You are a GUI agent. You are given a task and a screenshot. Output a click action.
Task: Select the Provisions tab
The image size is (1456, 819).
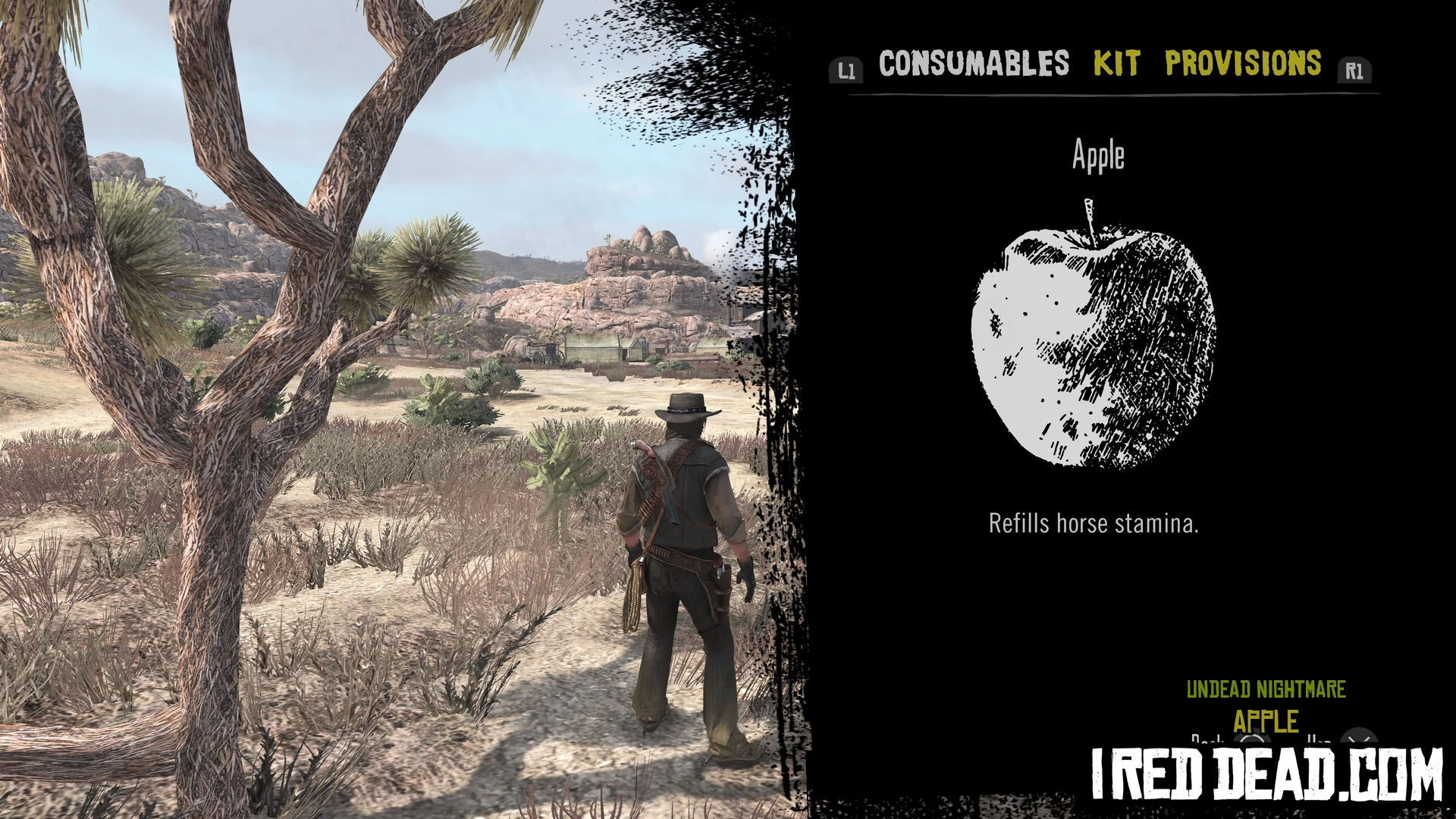[x=1243, y=64]
